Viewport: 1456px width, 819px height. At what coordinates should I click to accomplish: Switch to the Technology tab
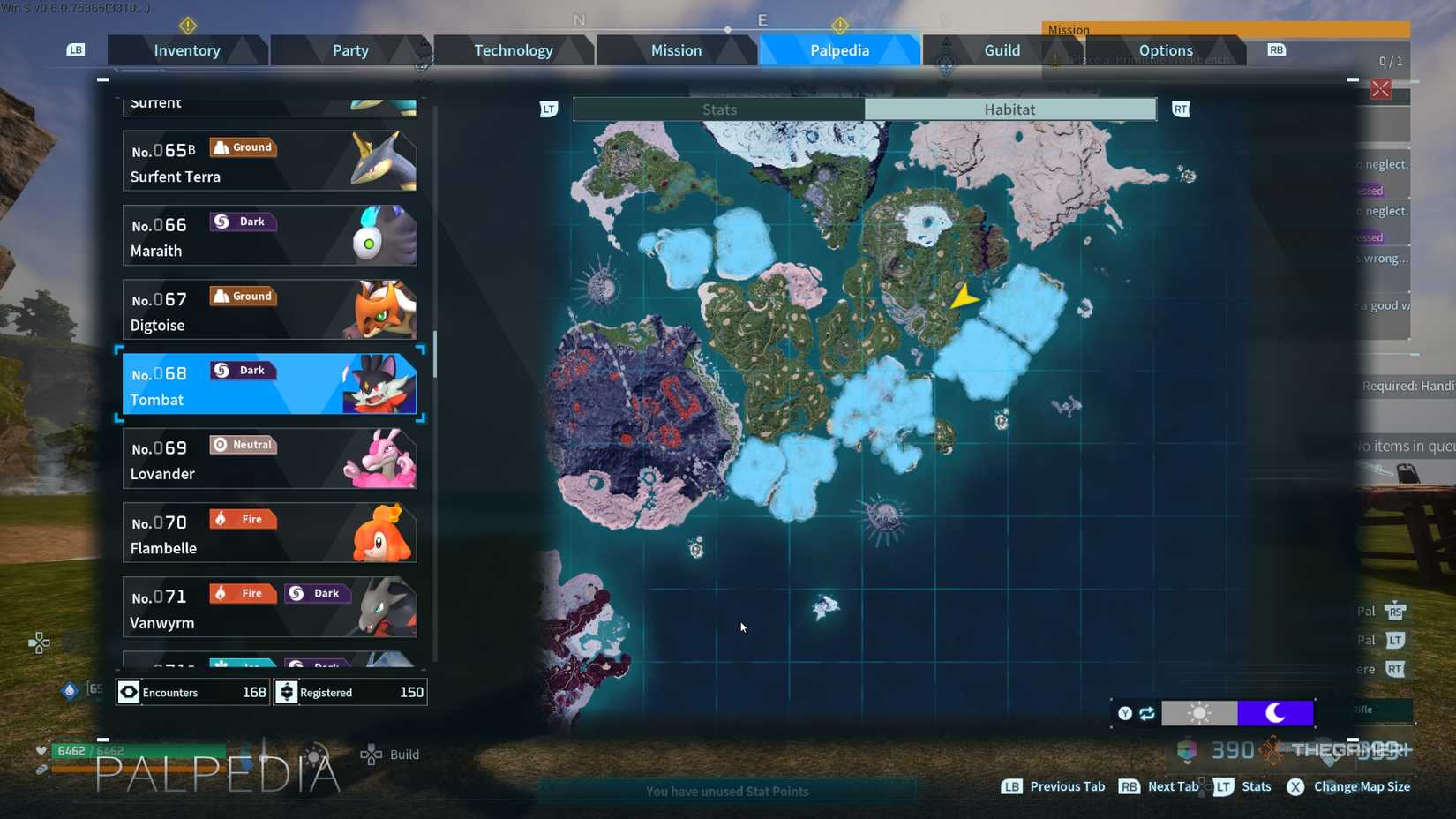pyautogui.click(x=514, y=50)
